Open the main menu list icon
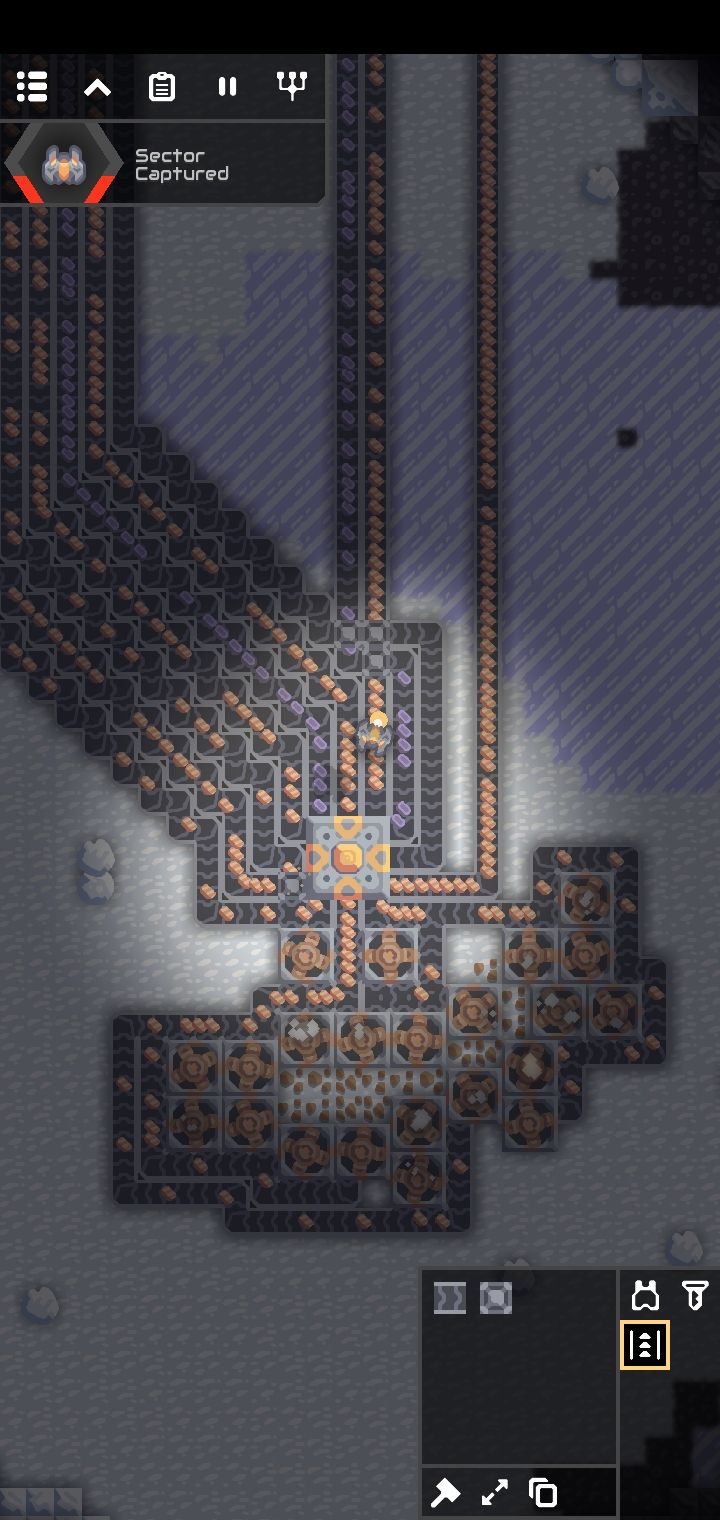Viewport: 720px width, 1520px height. pyautogui.click(x=32, y=87)
